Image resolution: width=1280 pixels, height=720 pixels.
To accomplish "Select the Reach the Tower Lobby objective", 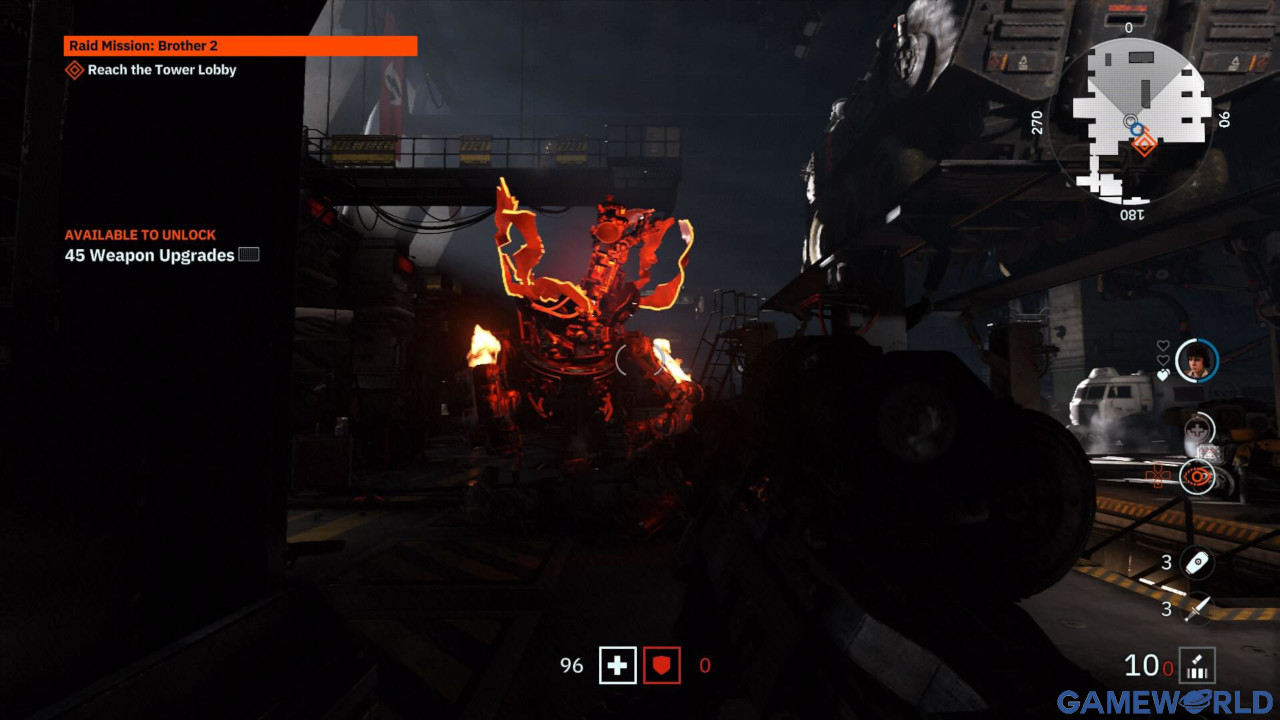I will point(161,70).
